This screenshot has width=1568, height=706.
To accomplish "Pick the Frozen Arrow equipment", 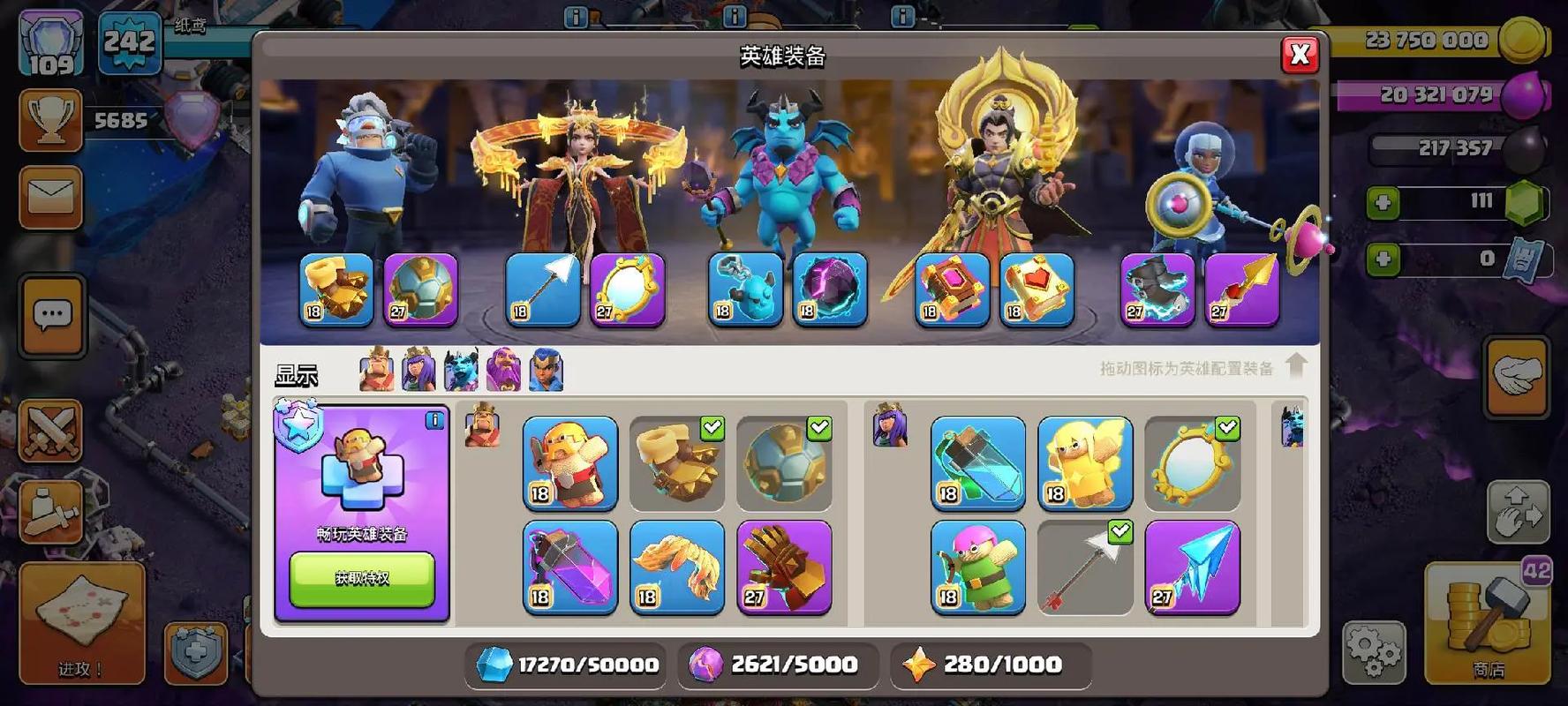I will pos(1192,567).
